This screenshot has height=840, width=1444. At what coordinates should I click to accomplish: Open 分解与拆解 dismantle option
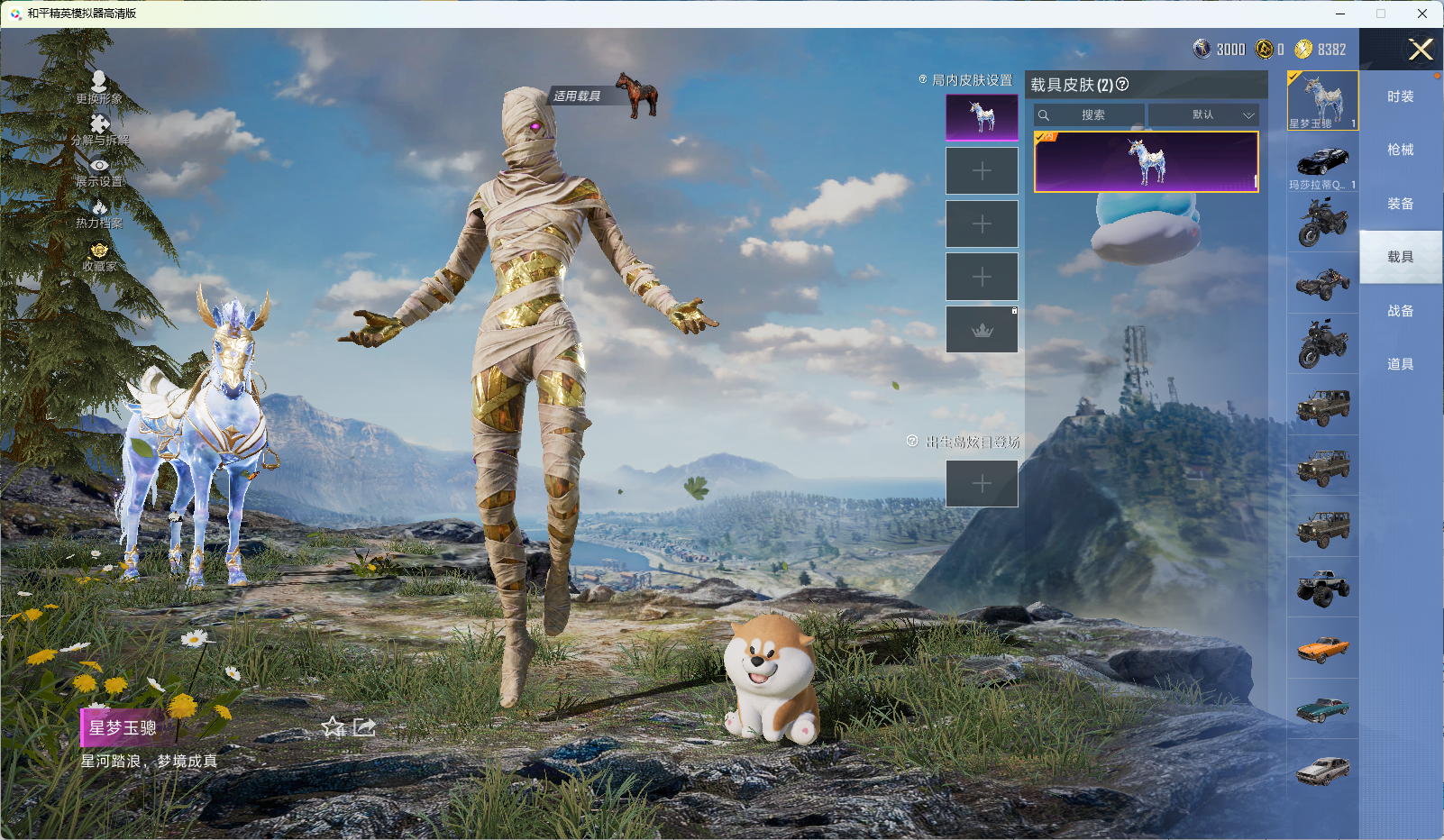pos(99,130)
